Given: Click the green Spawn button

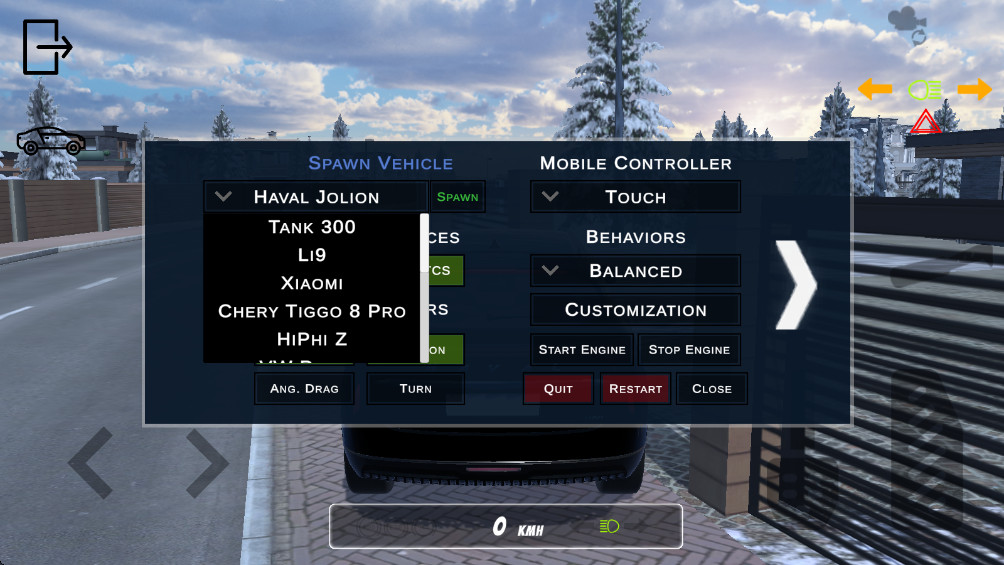Looking at the screenshot, I should coord(457,197).
